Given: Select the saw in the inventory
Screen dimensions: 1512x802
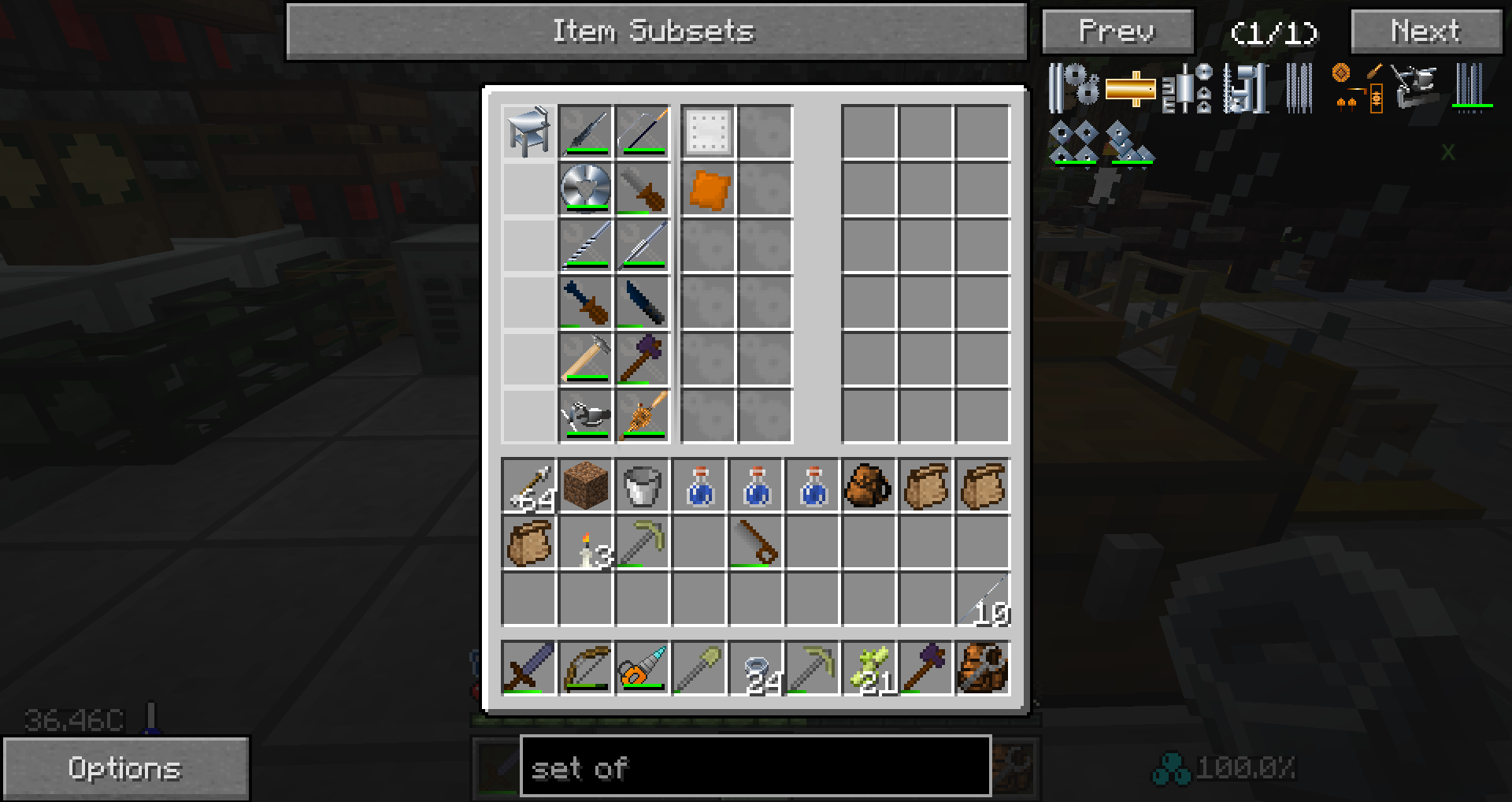Looking at the screenshot, I should (x=756, y=543).
